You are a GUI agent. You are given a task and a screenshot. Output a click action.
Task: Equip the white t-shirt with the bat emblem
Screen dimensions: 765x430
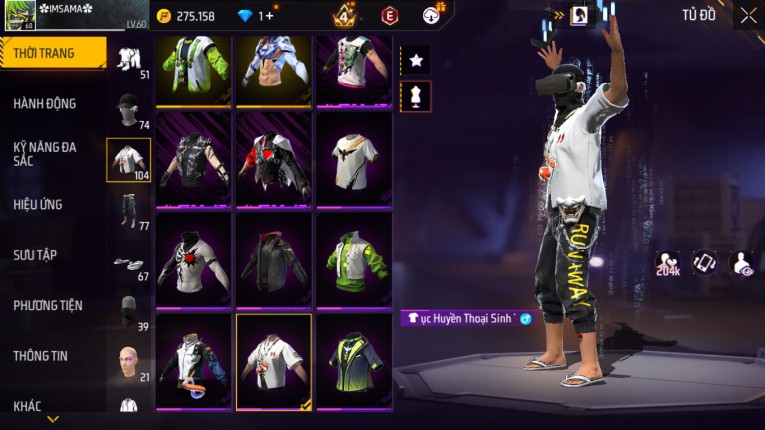click(354, 158)
